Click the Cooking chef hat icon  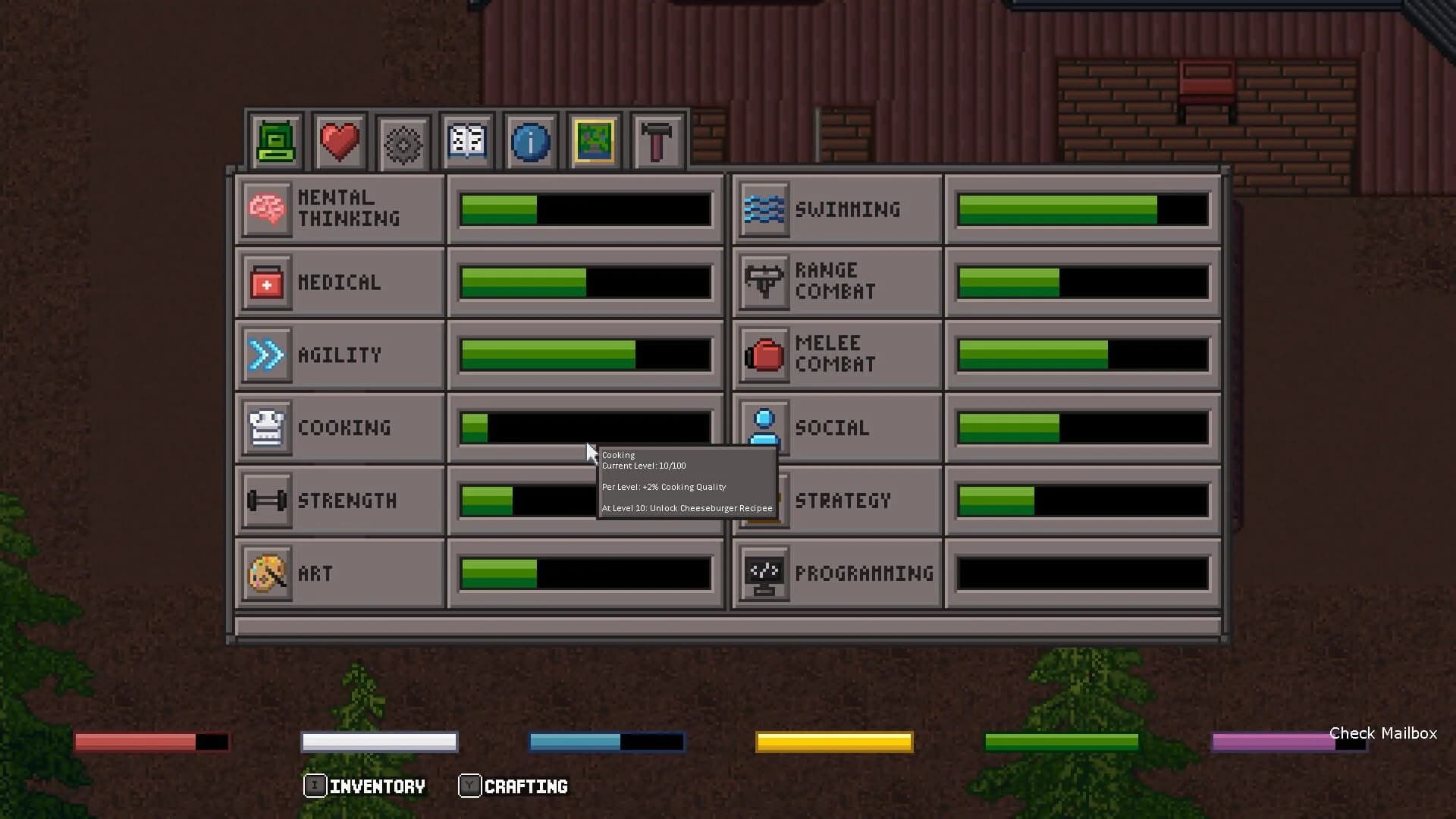pos(265,427)
